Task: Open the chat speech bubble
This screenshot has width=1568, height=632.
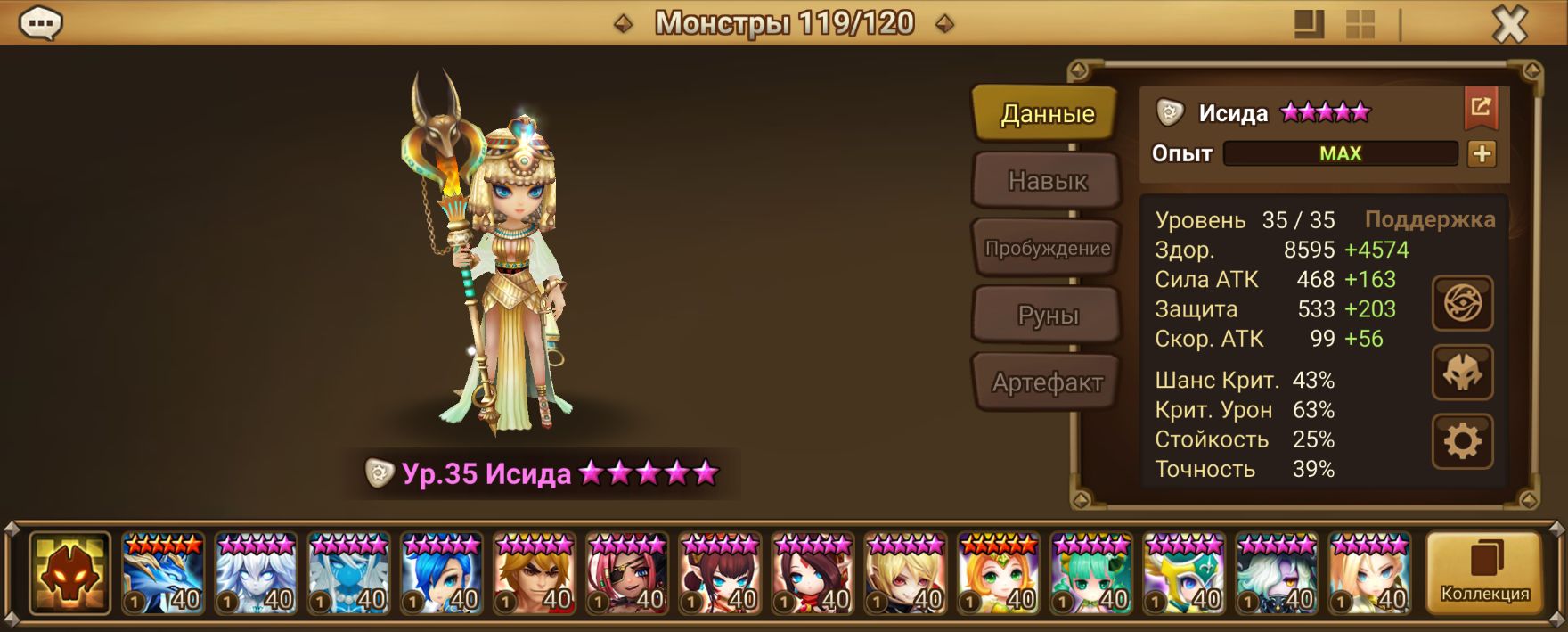Action: coord(40,24)
